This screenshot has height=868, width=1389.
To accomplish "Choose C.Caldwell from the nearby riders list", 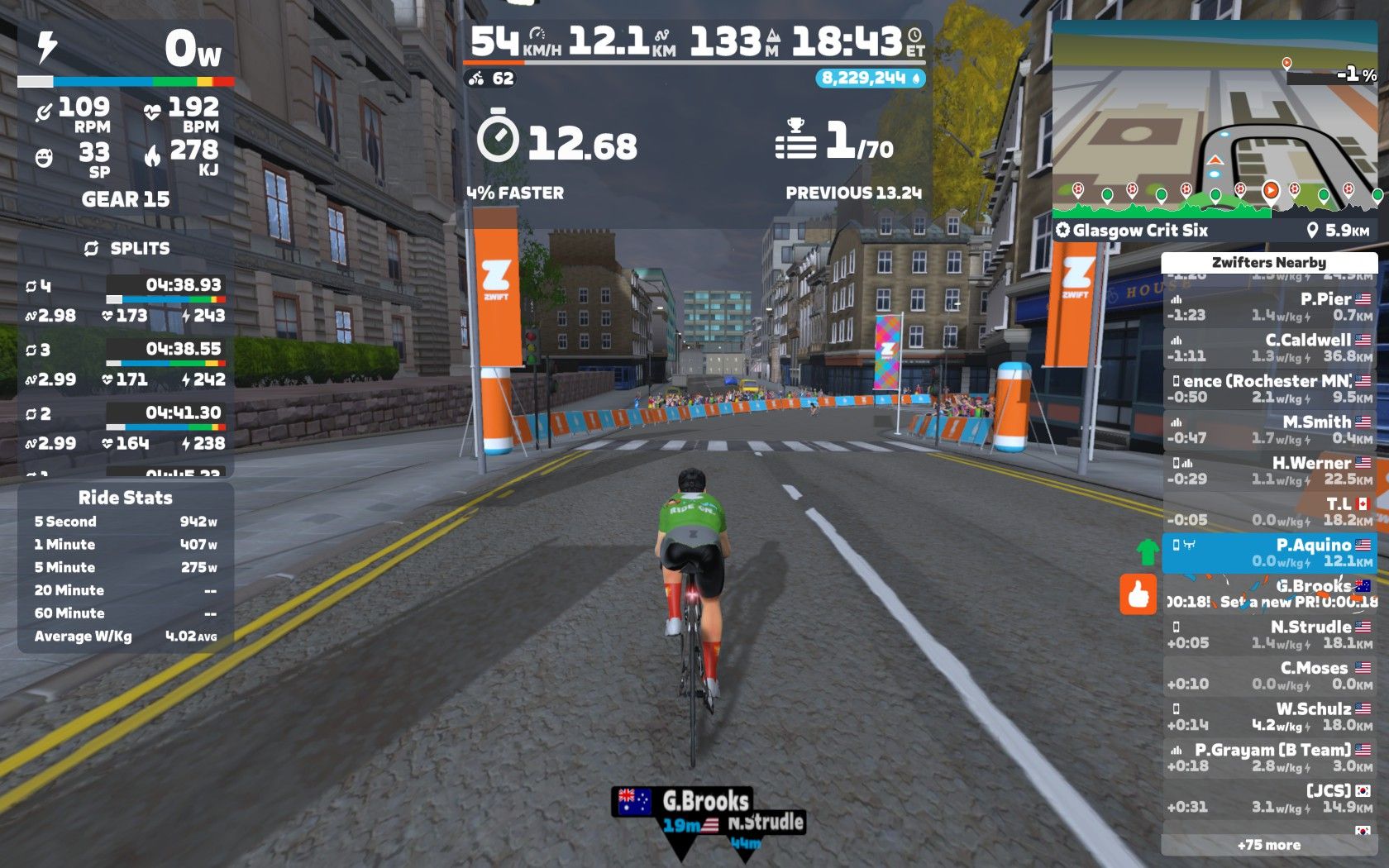I will click(x=1269, y=348).
